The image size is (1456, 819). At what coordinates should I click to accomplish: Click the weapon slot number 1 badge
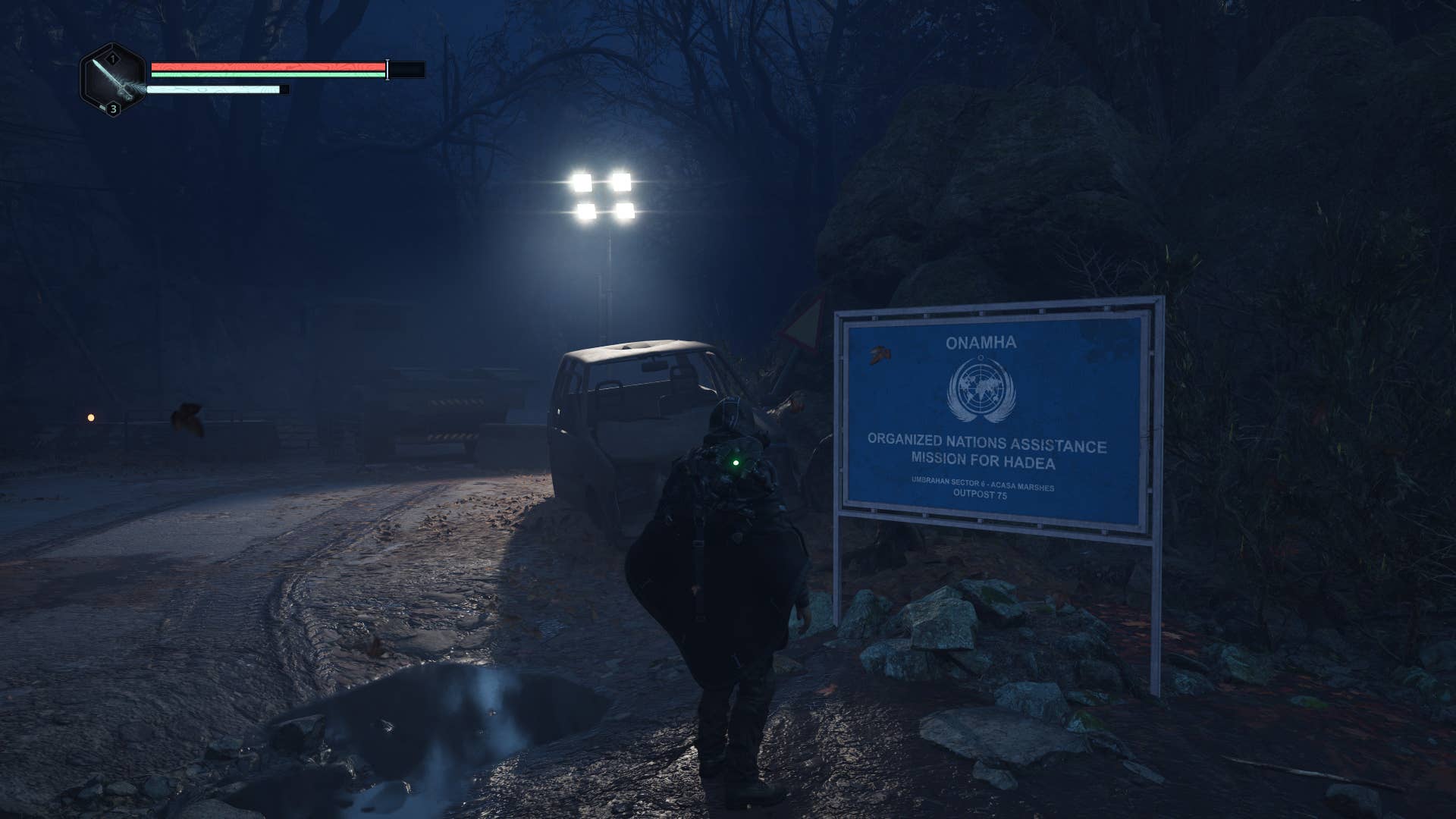[111, 58]
